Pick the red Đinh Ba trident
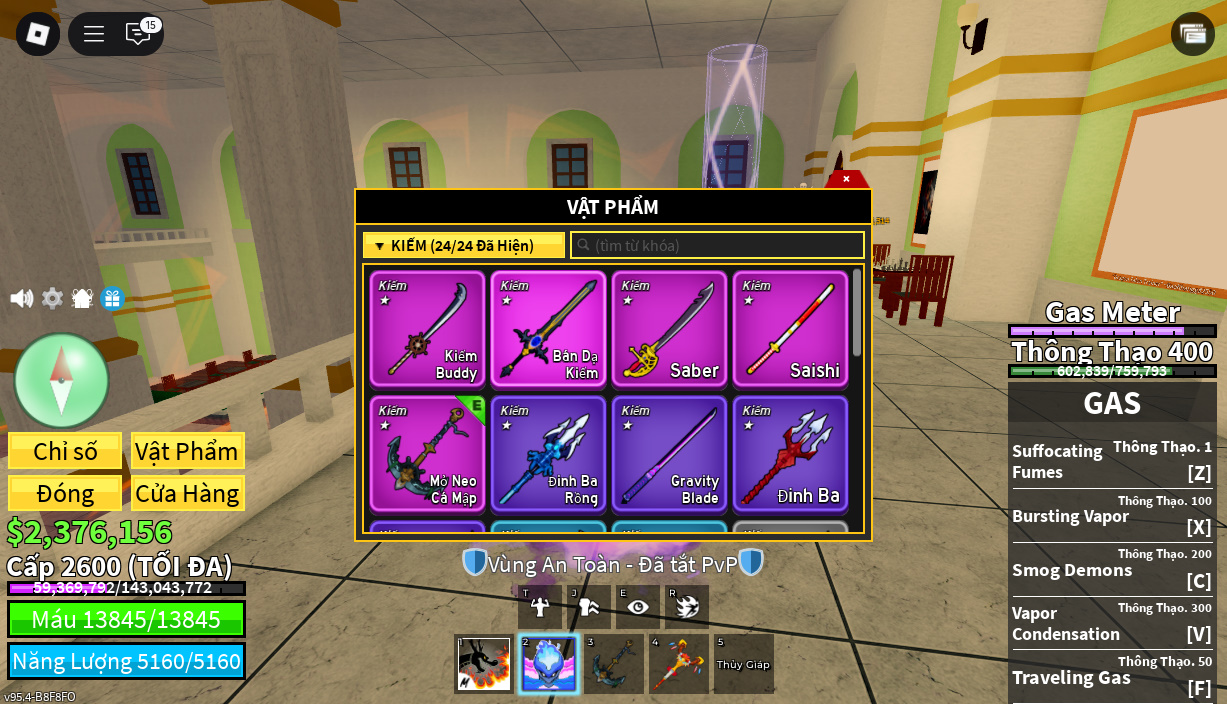The width and height of the screenshot is (1227, 704). pyautogui.click(x=790, y=454)
